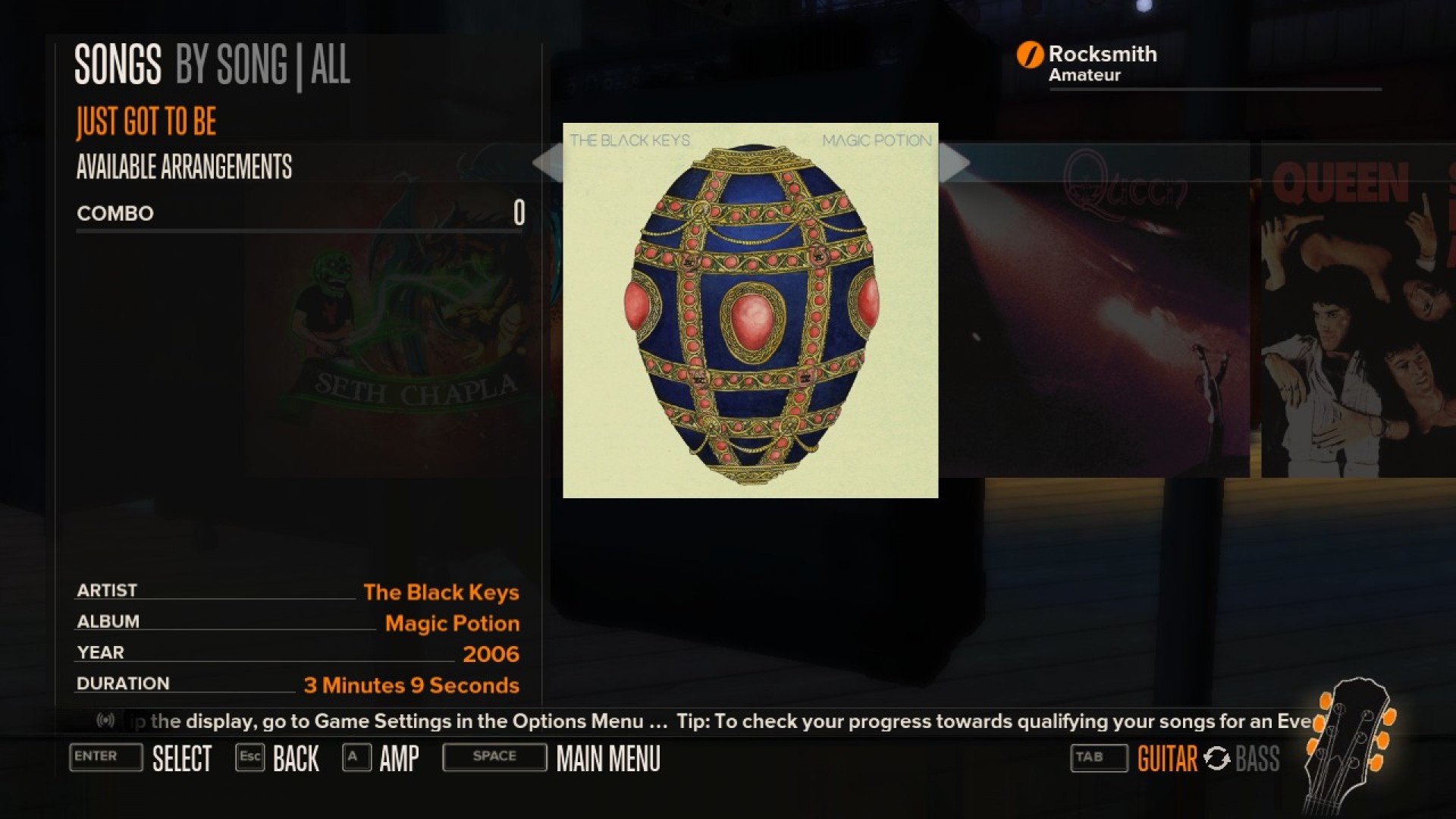Viewport: 1456px width, 819px height.
Task: Click the Esc key icon before BACK
Action: coord(250,757)
